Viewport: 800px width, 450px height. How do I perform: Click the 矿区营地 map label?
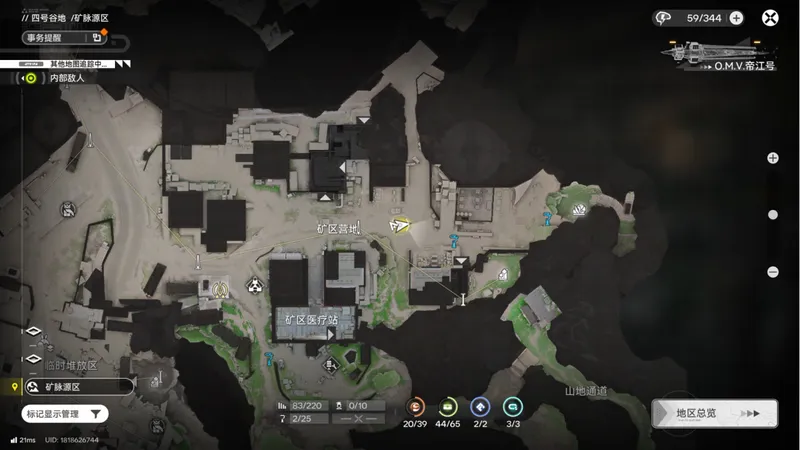tap(336, 229)
